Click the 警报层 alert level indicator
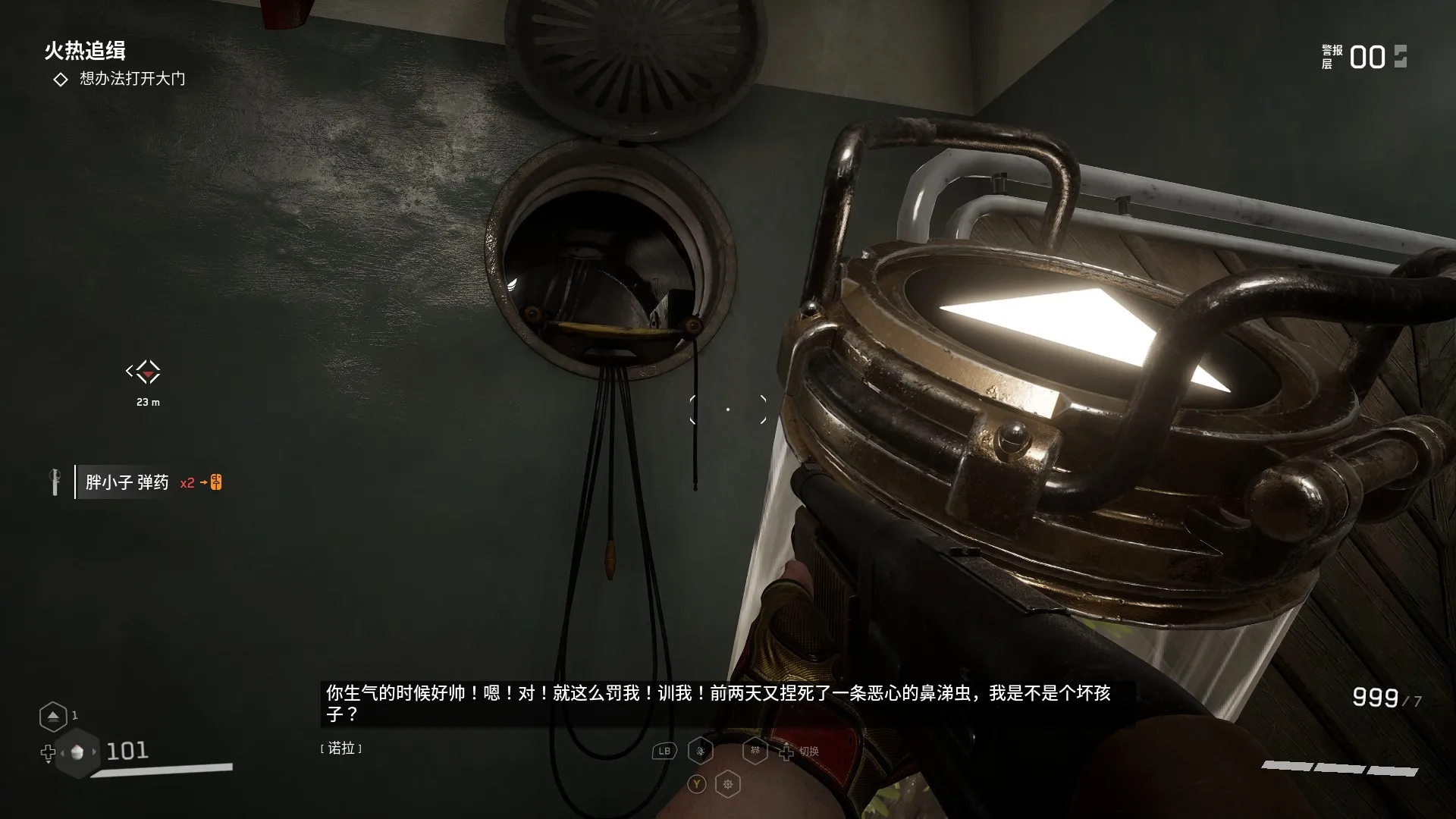Viewport: 1456px width, 819px height. coord(1365,57)
